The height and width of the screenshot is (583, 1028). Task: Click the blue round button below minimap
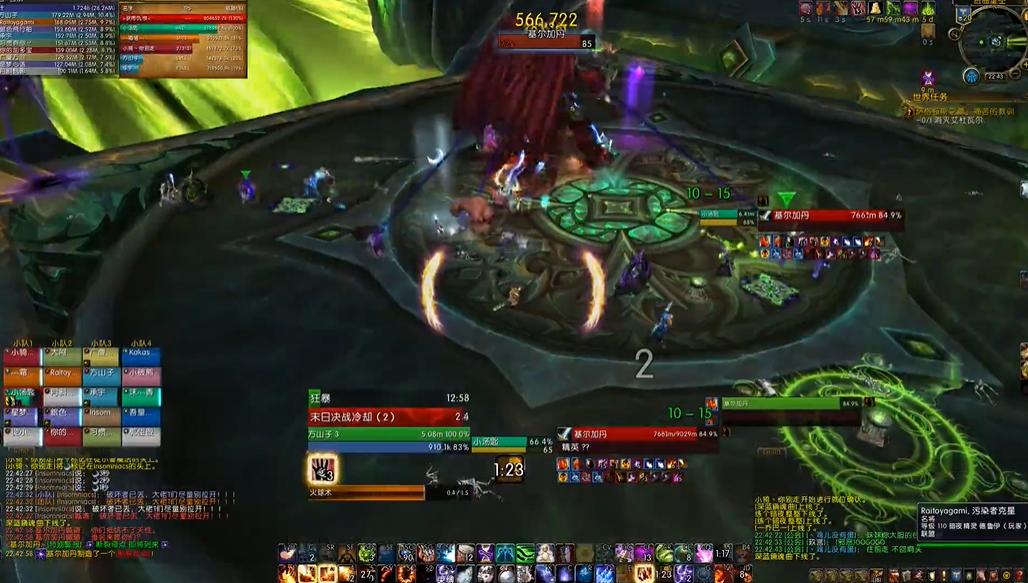[x=971, y=76]
